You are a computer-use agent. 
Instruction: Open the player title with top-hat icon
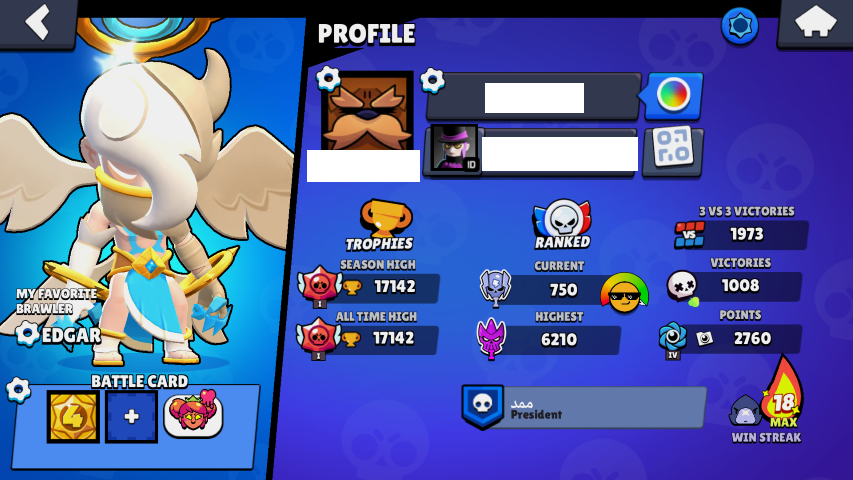tap(455, 150)
